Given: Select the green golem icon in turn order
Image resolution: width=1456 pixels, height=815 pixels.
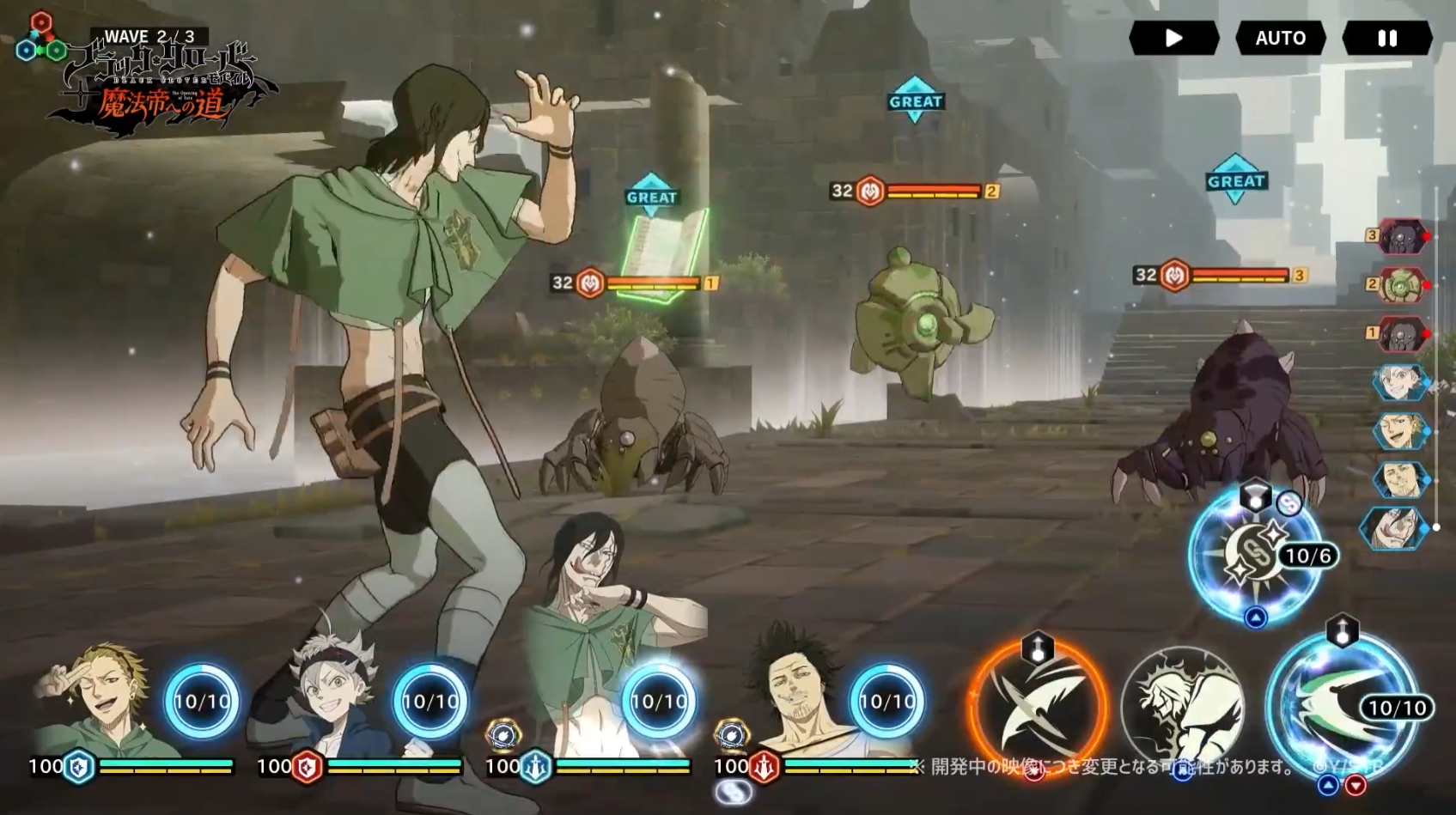Looking at the screenshot, I should point(1400,284).
